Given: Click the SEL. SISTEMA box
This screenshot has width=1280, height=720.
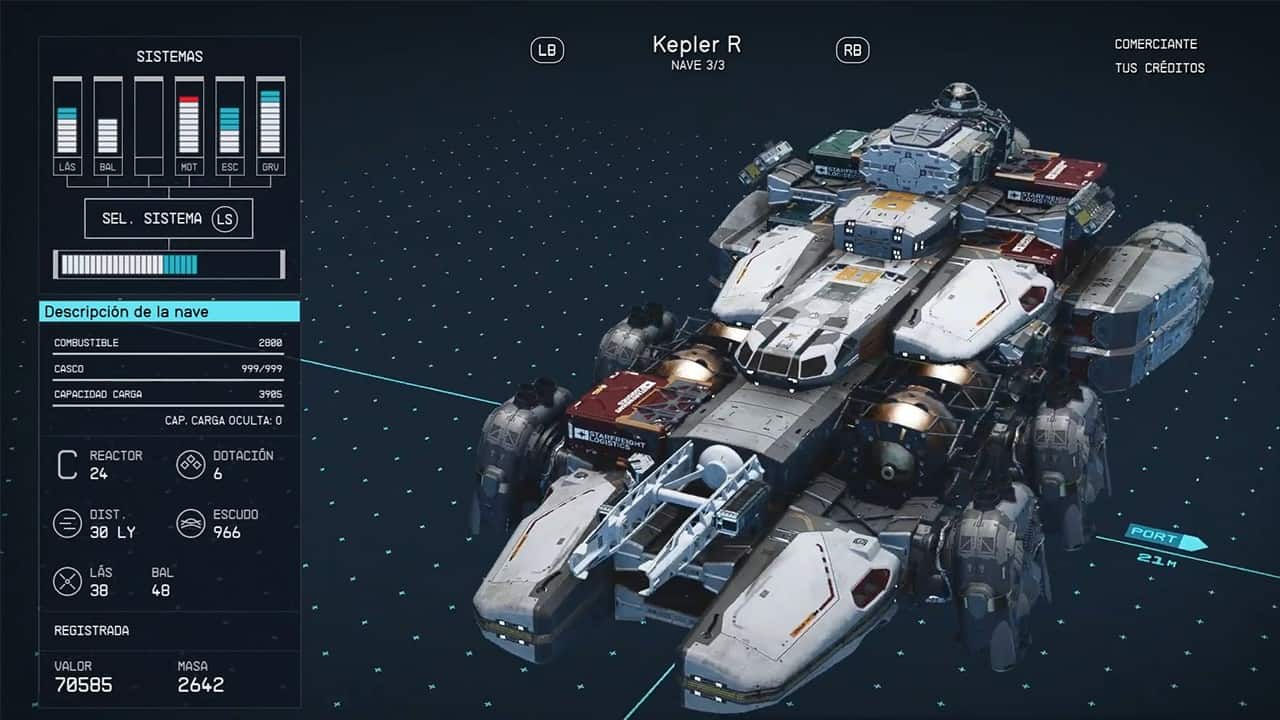Looking at the screenshot, I should click(168, 218).
